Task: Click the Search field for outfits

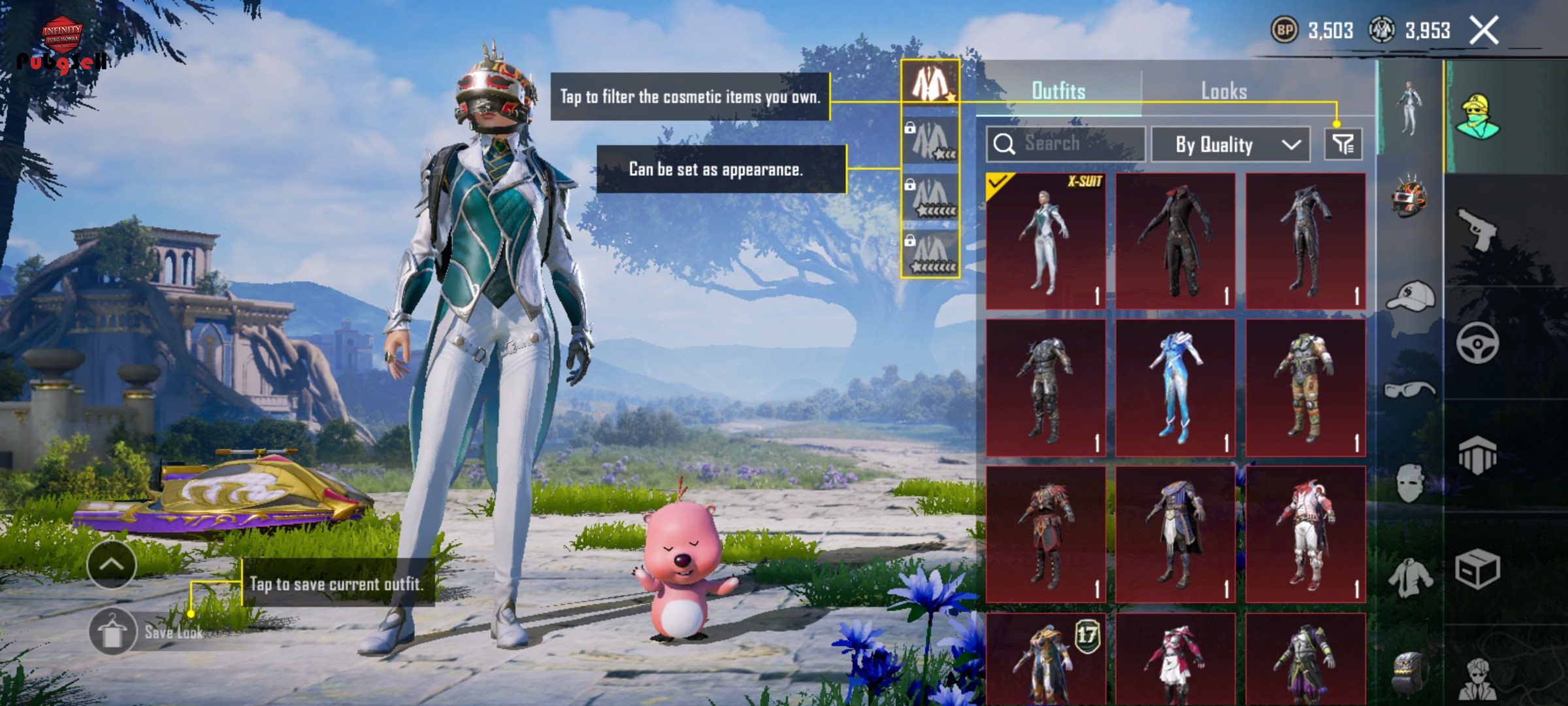Action: [x=1066, y=144]
